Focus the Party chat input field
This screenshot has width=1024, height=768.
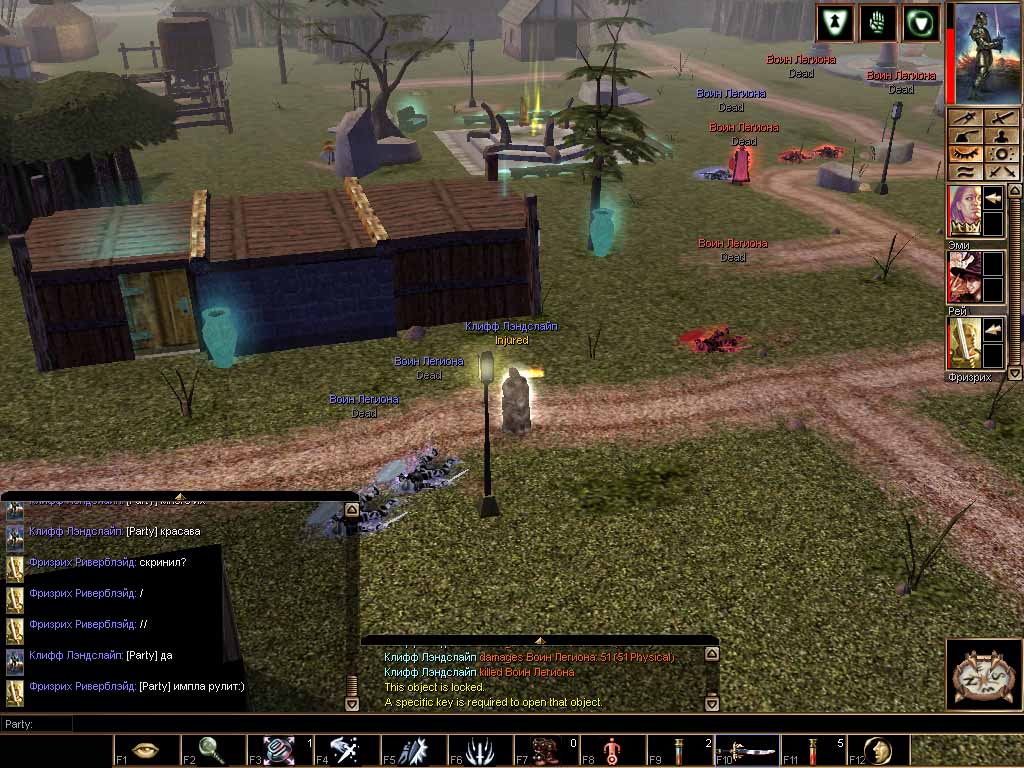[200, 723]
